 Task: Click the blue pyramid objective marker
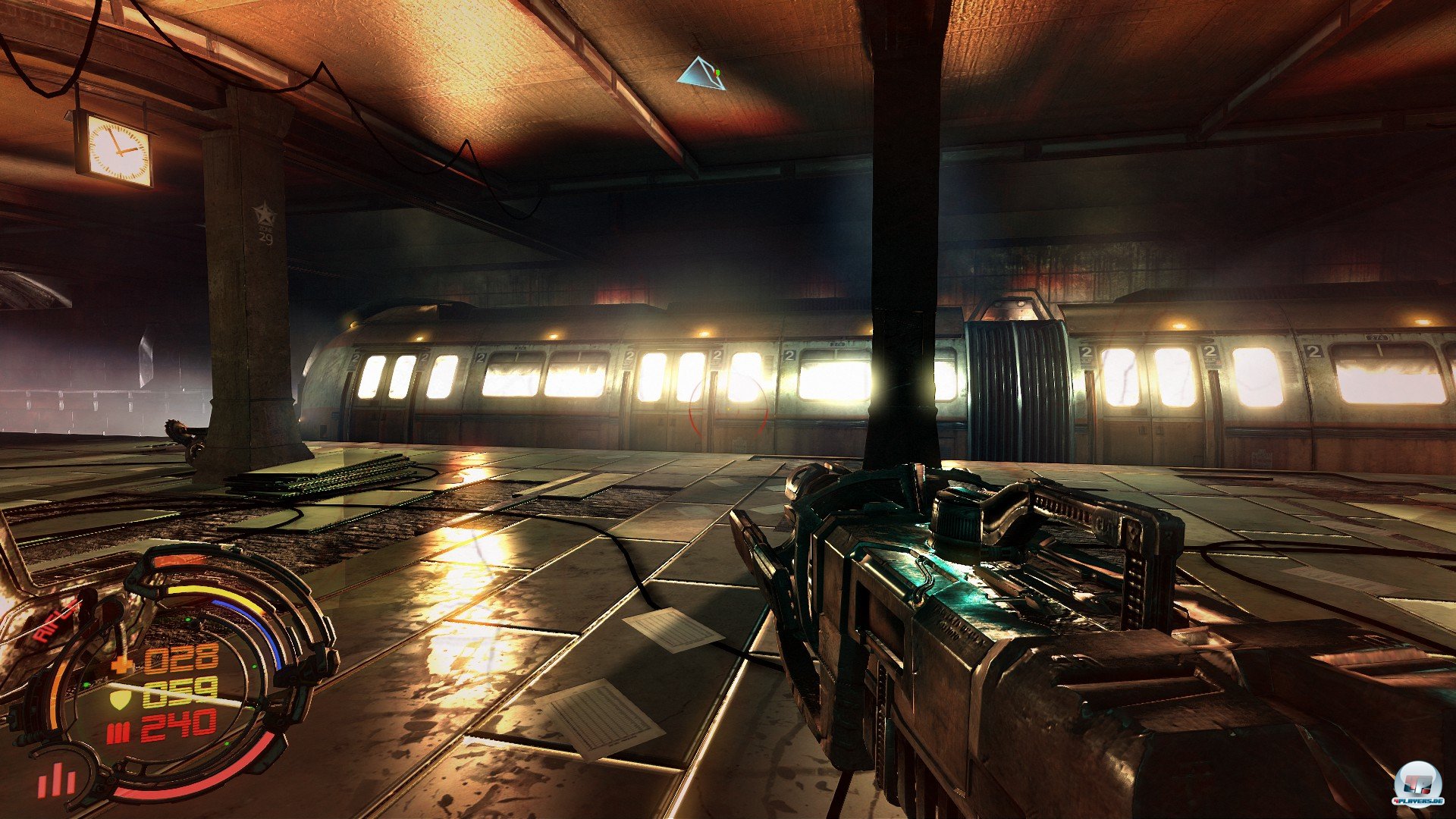[701, 75]
